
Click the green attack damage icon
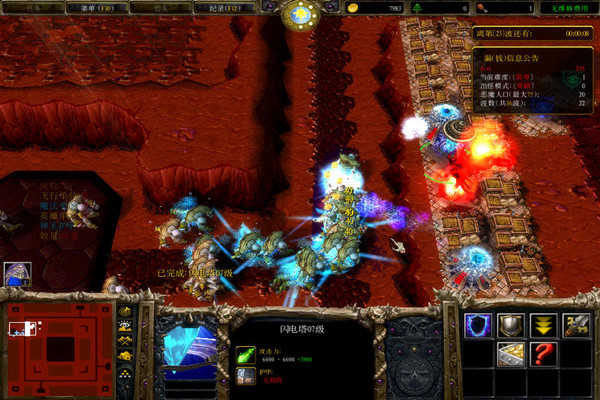pyautogui.click(x=246, y=354)
